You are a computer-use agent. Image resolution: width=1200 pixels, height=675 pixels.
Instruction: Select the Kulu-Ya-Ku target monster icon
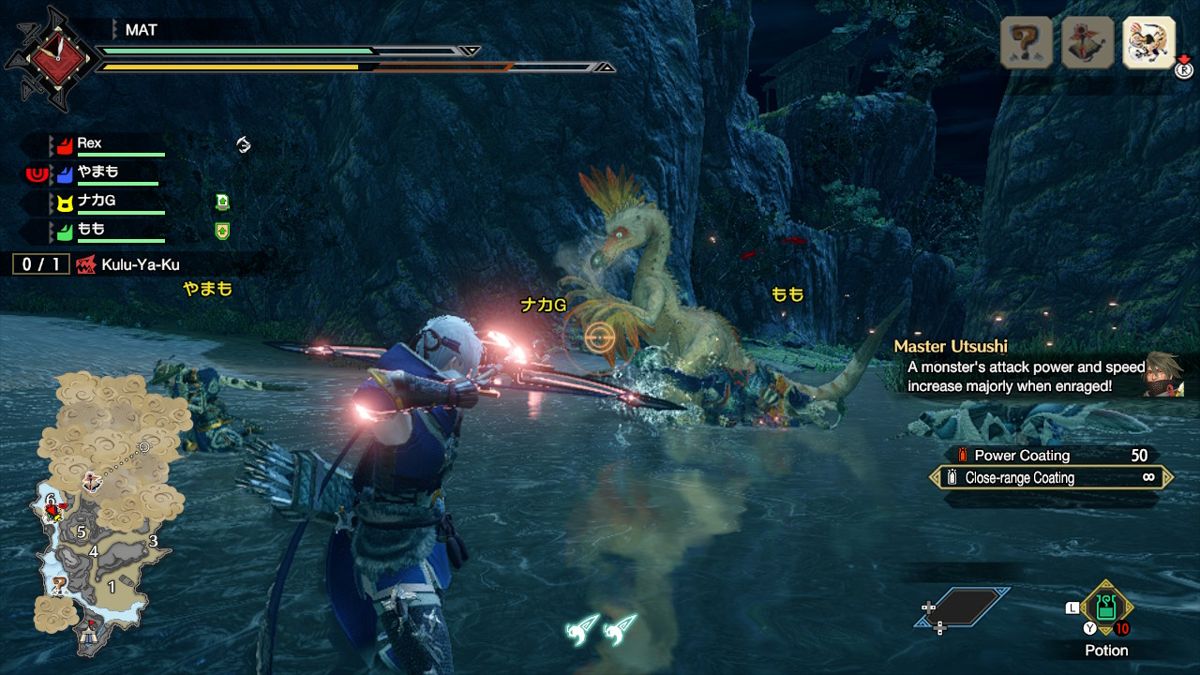tap(1148, 42)
